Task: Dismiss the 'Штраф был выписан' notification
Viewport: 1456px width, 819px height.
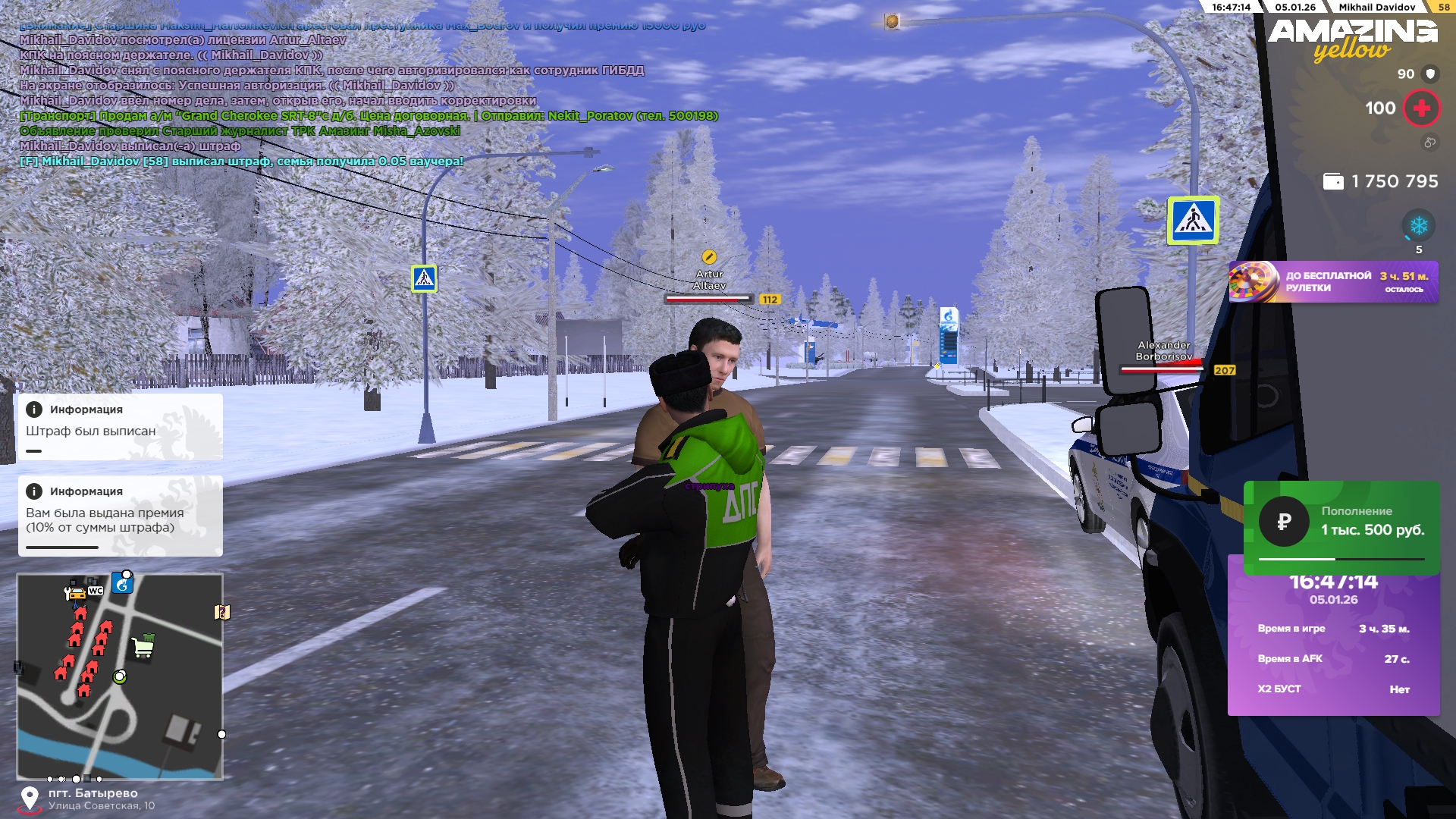Action: point(120,426)
